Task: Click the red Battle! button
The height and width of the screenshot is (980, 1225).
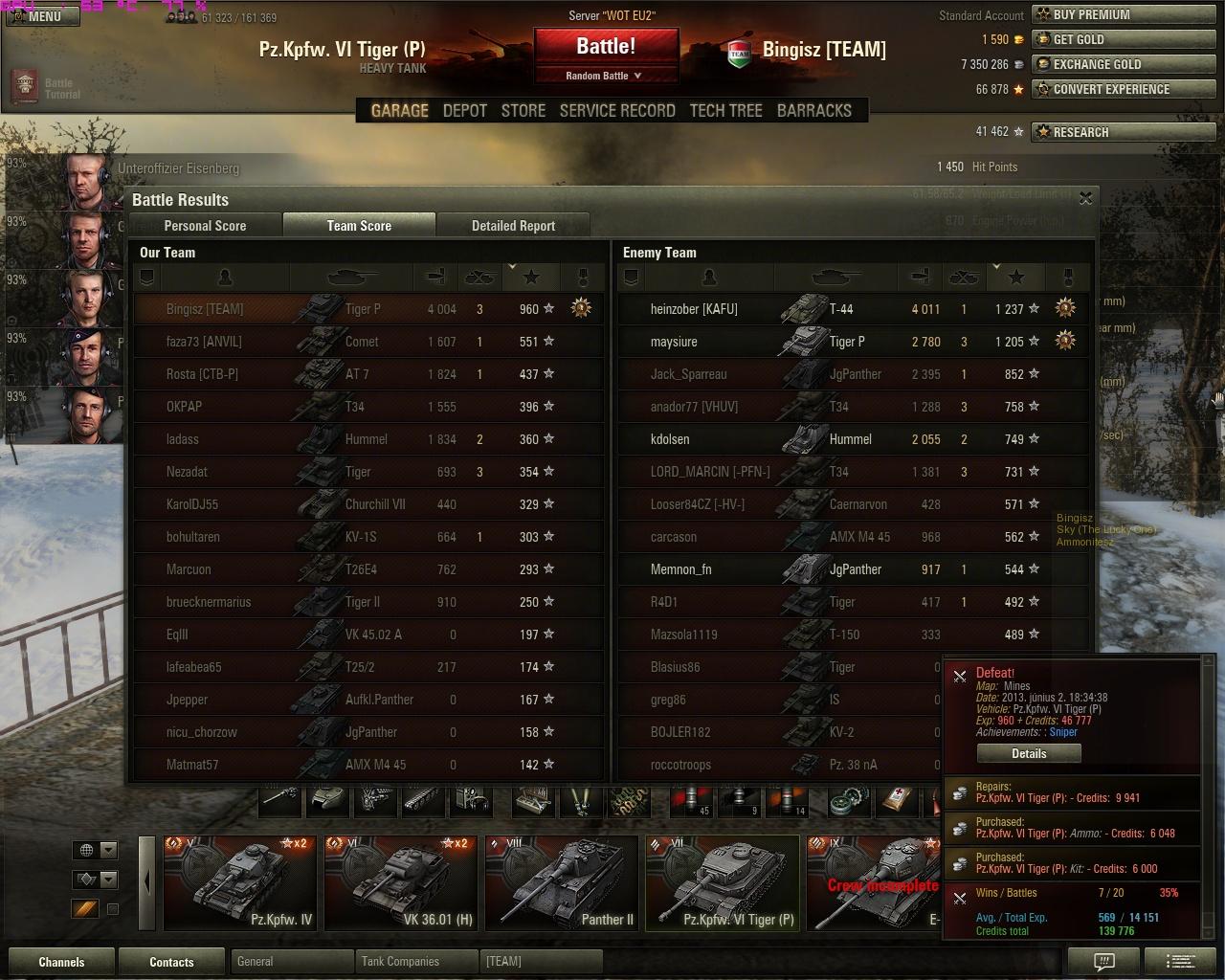Action: pos(606,46)
